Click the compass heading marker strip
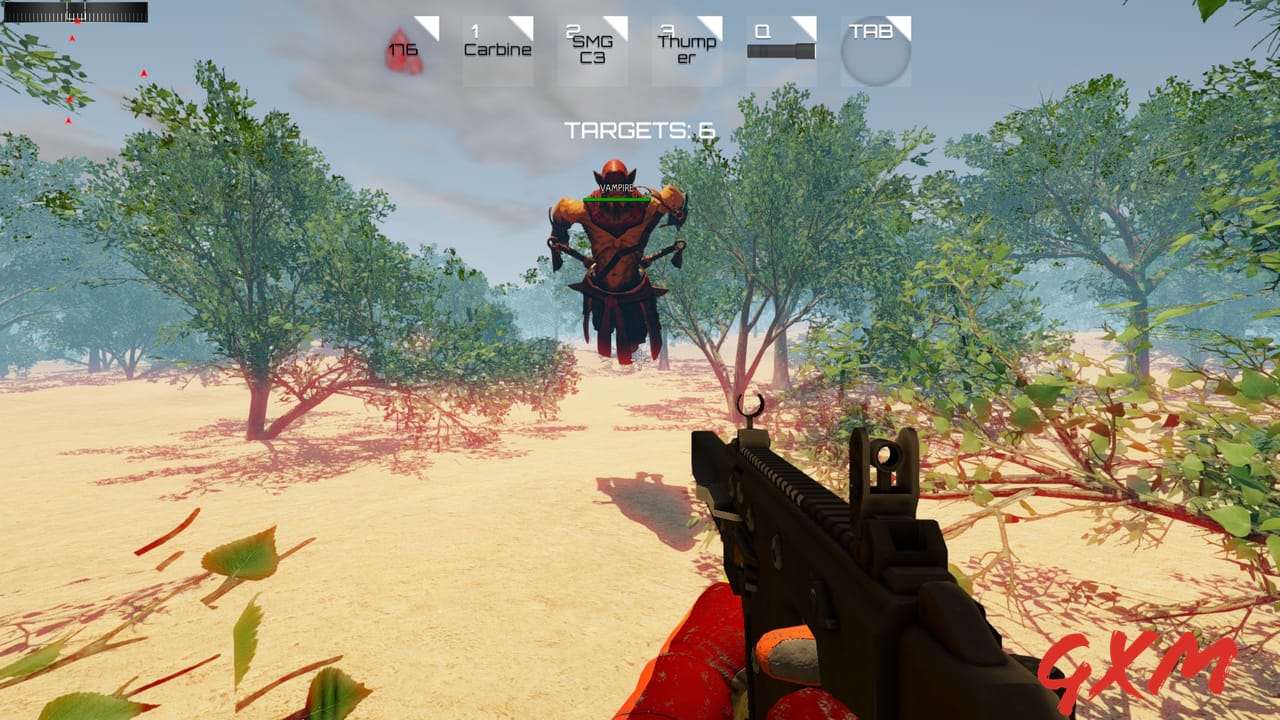 (75, 12)
